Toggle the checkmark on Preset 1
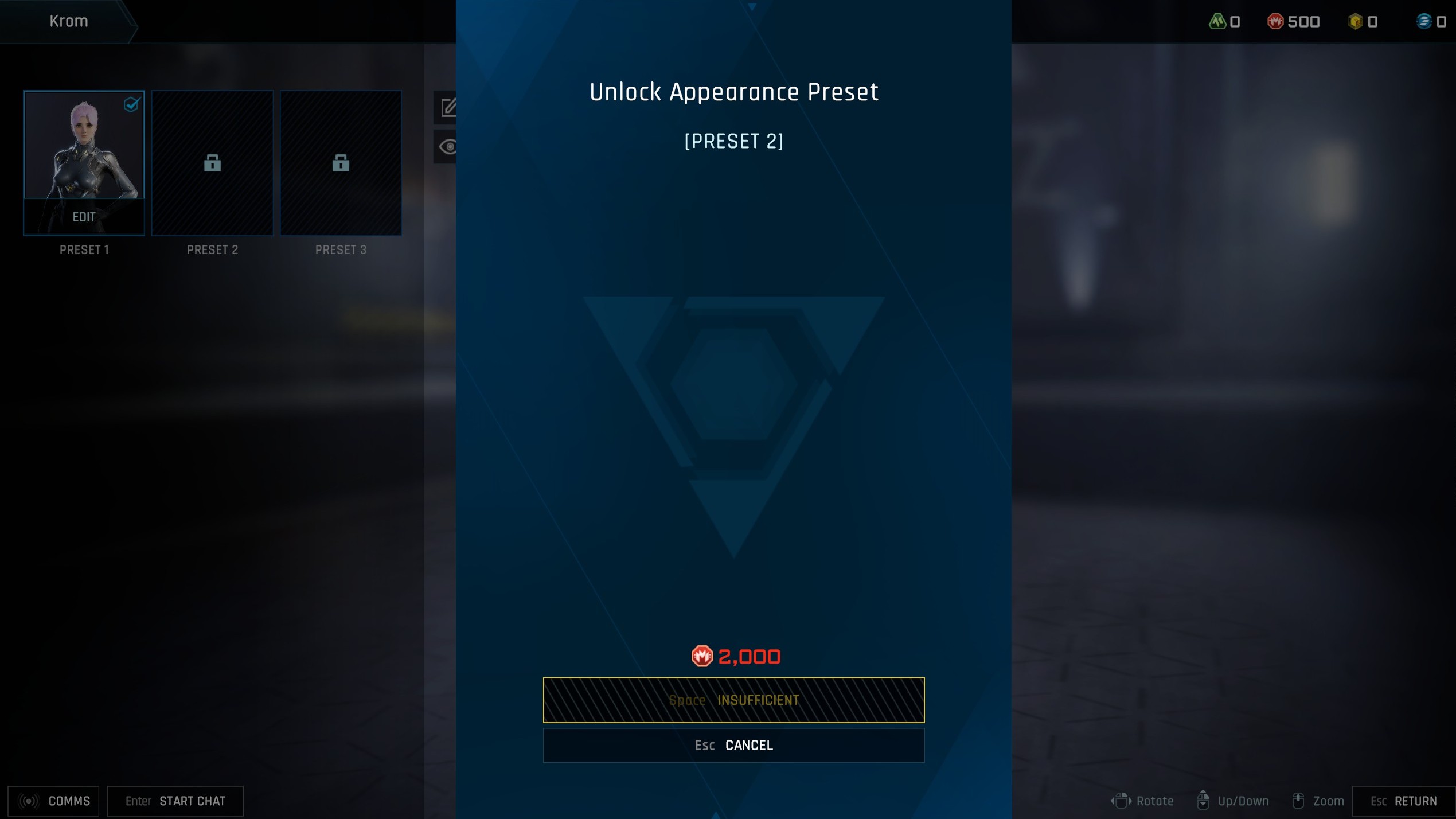1456x819 pixels. tap(131, 104)
